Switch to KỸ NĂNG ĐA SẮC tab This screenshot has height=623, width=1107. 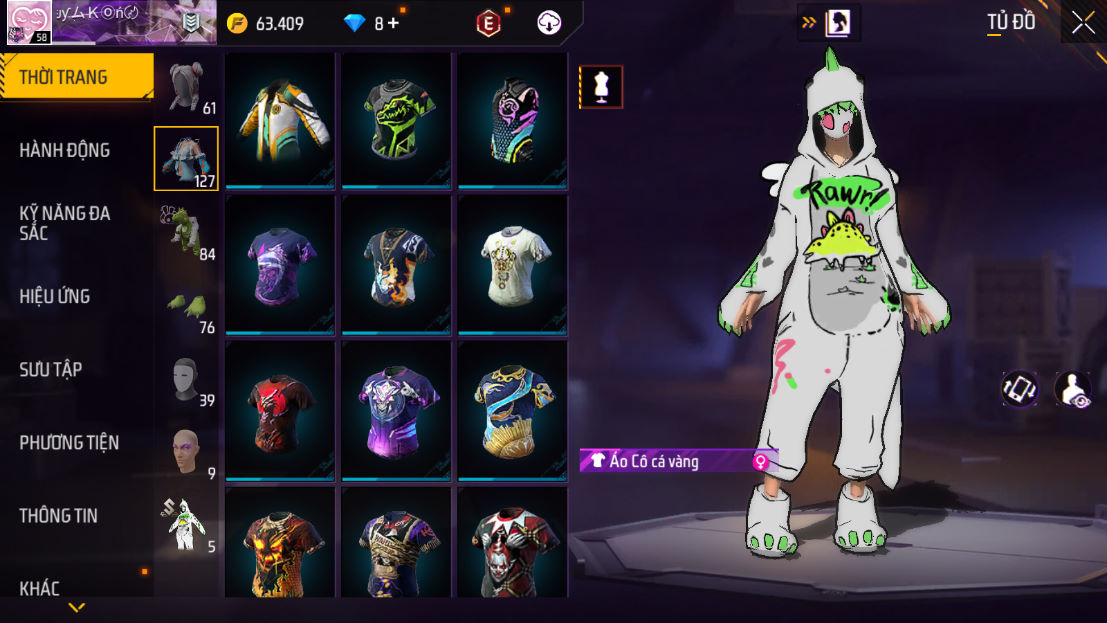point(65,223)
